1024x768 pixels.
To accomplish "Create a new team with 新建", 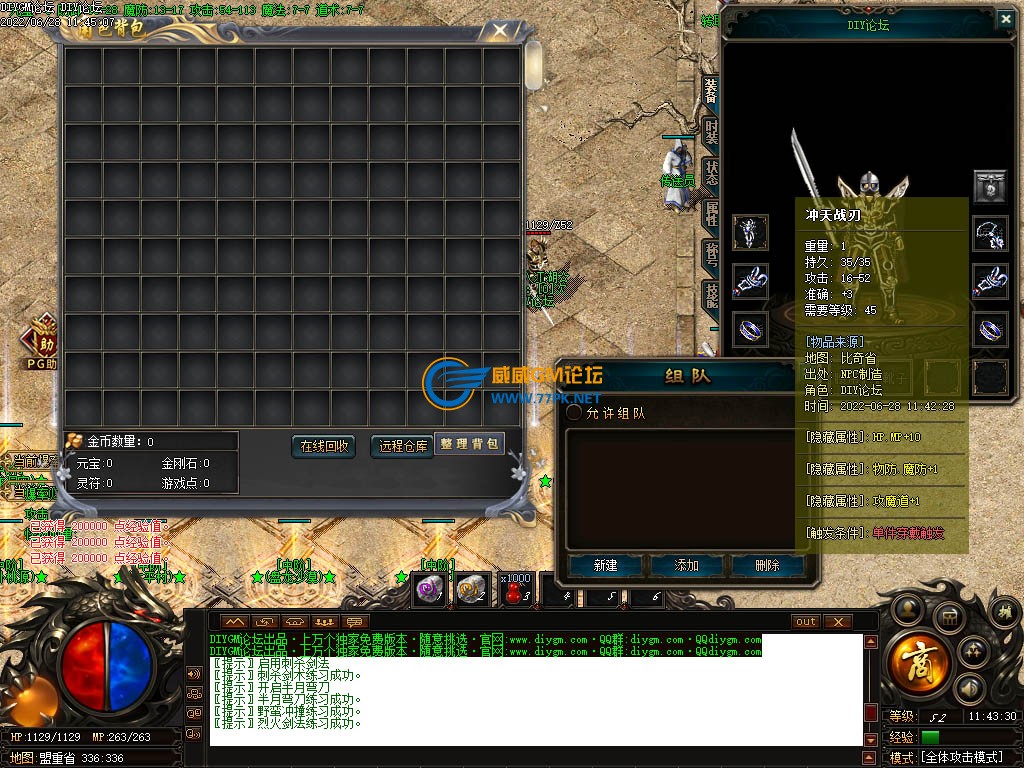I will click(x=606, y=565).
